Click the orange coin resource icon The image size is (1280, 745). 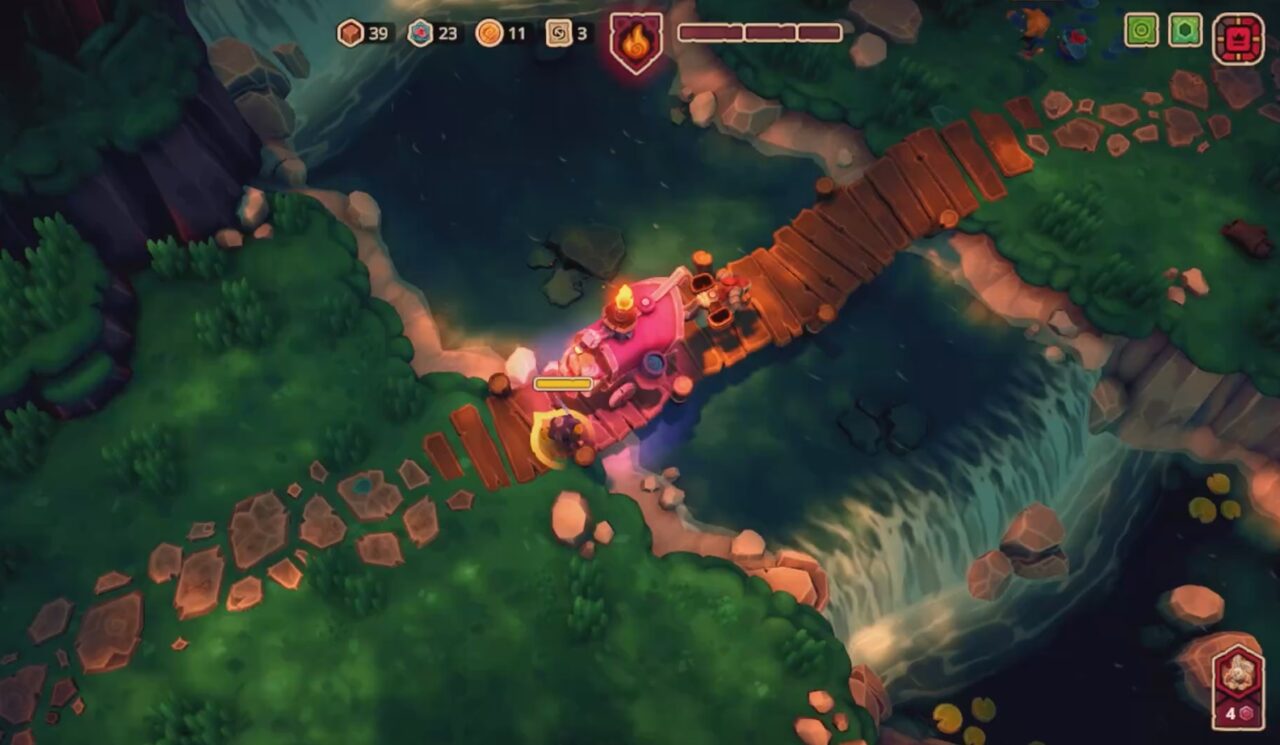pos(489,33)
